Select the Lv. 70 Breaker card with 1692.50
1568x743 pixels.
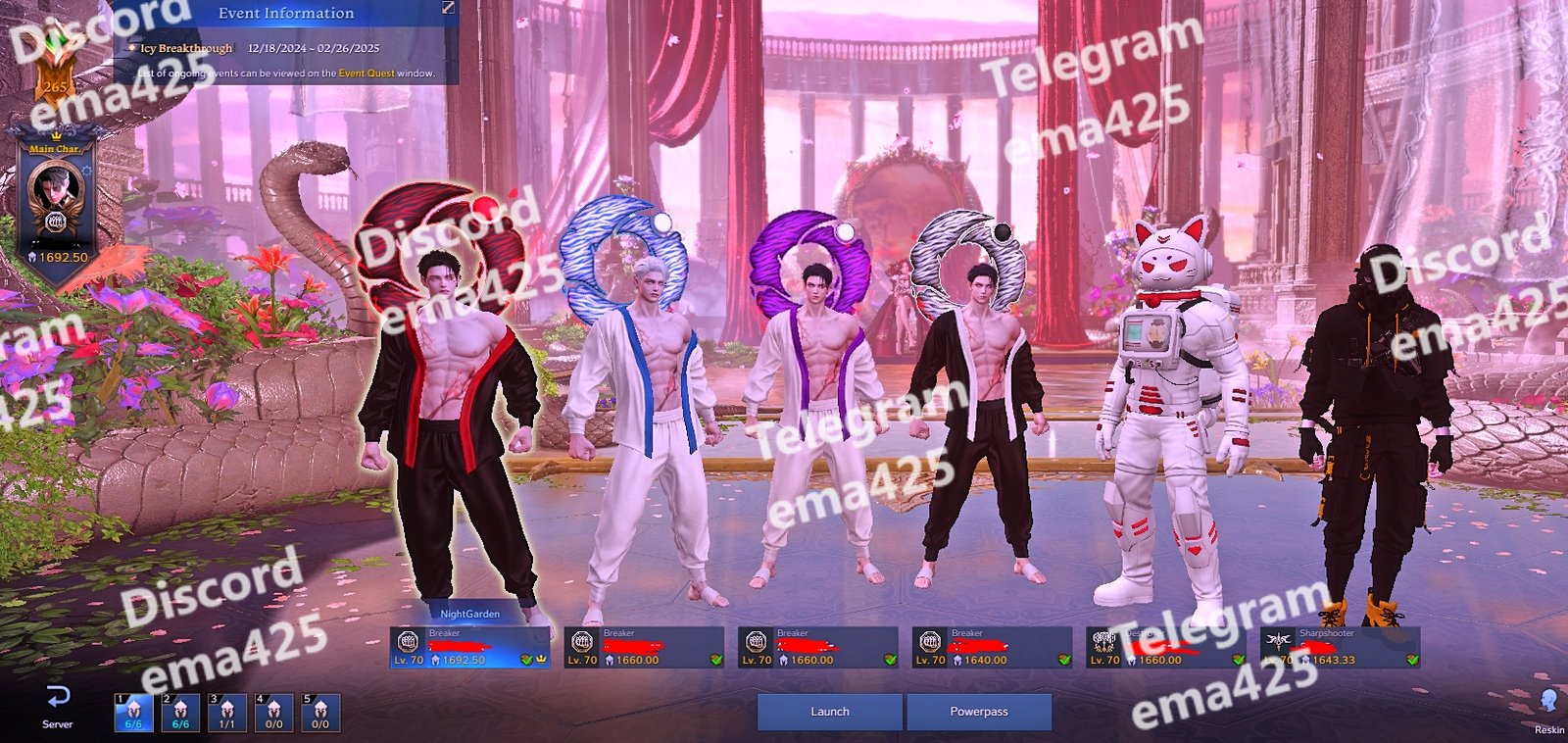(468, 647)
